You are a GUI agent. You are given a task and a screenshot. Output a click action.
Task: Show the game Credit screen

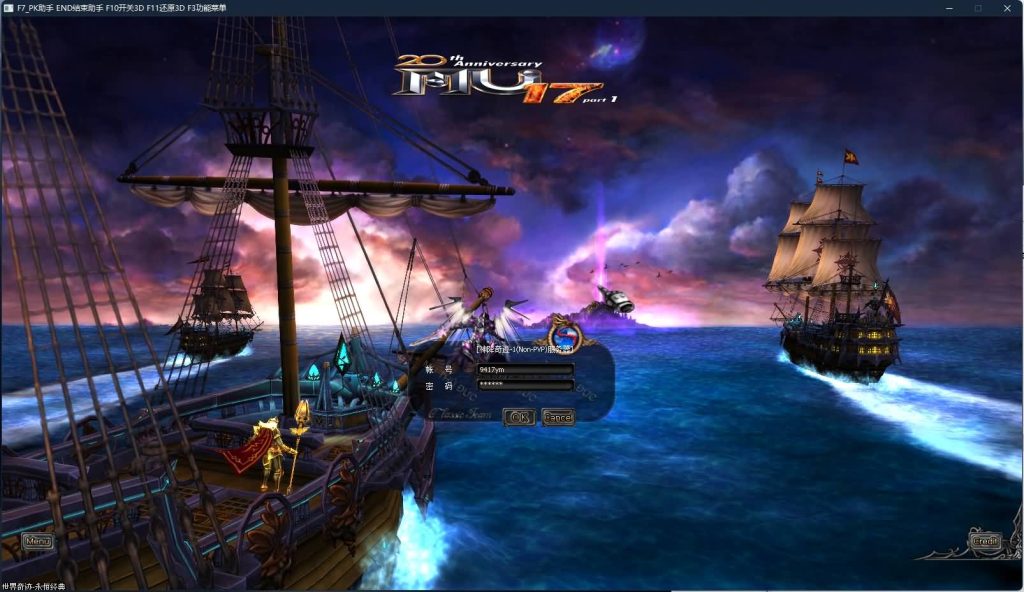tap(985, 541)
